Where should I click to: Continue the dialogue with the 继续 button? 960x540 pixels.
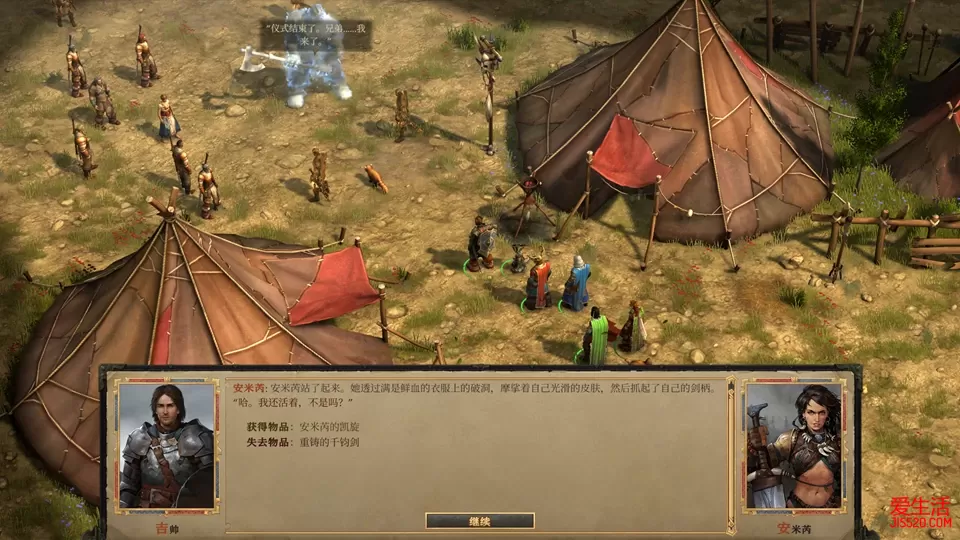pyautogui.click(x=479, y=520)
